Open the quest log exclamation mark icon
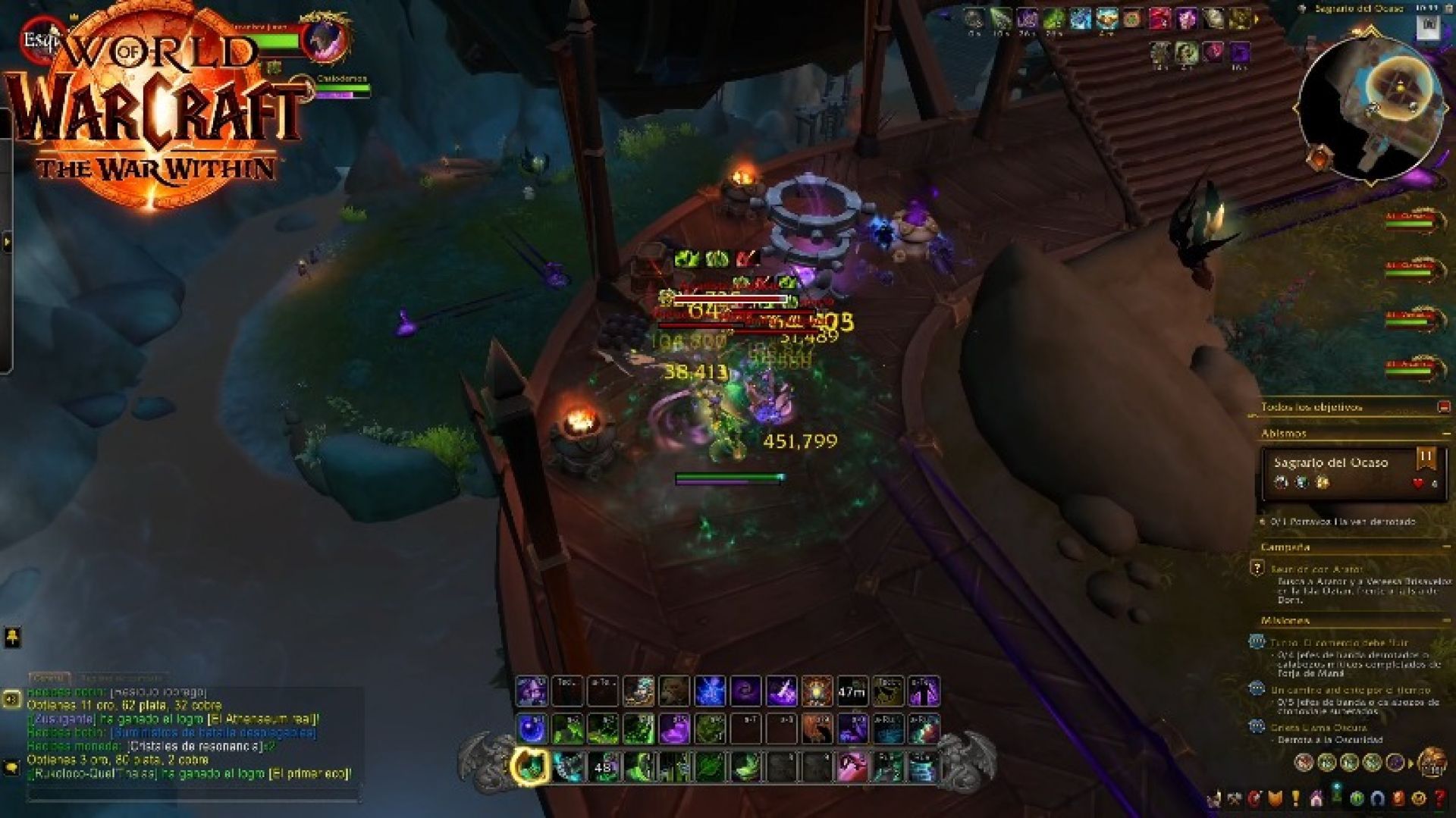 click(1295, 798)
